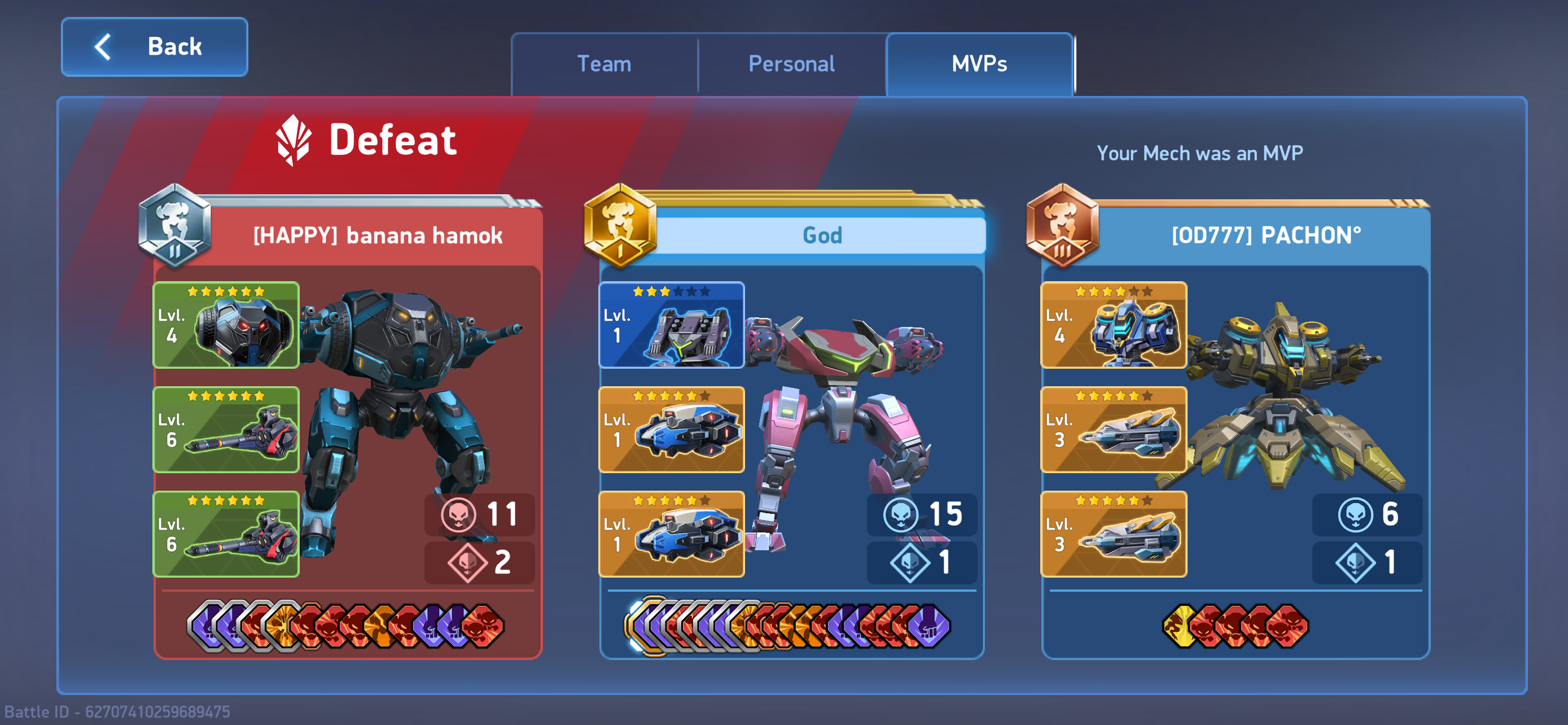Select the MVPs tab
The width and height of the screenshot is (1568, 725).
[x=979, y=64]
